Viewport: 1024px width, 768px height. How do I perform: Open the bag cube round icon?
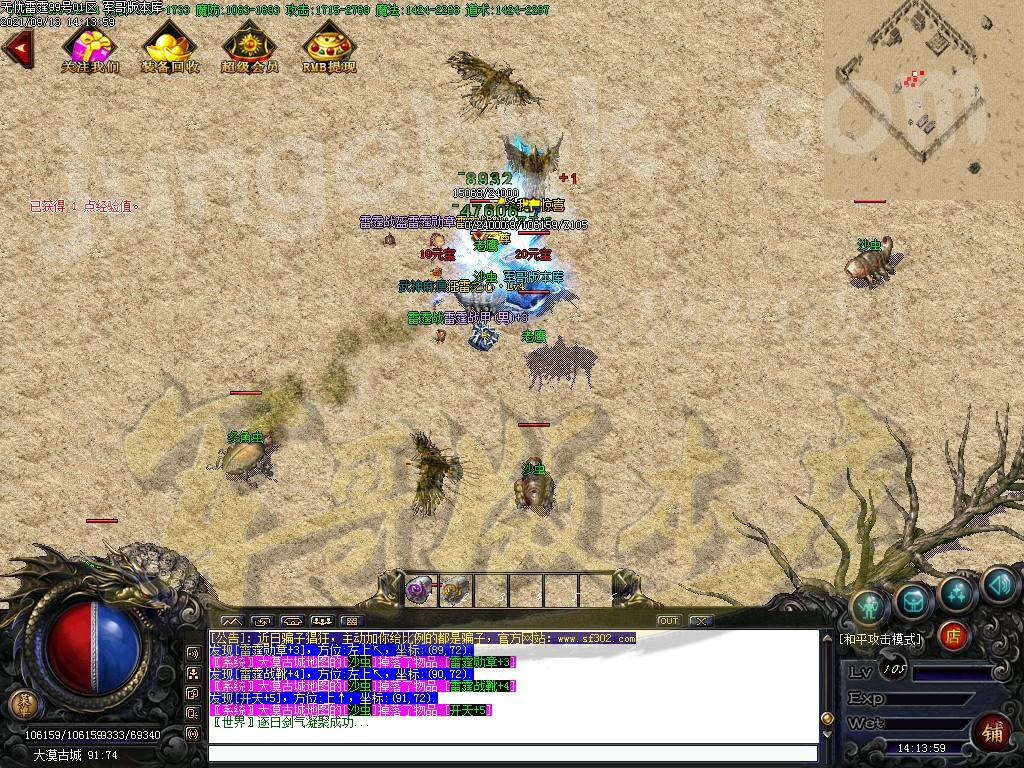pos(914,600)
